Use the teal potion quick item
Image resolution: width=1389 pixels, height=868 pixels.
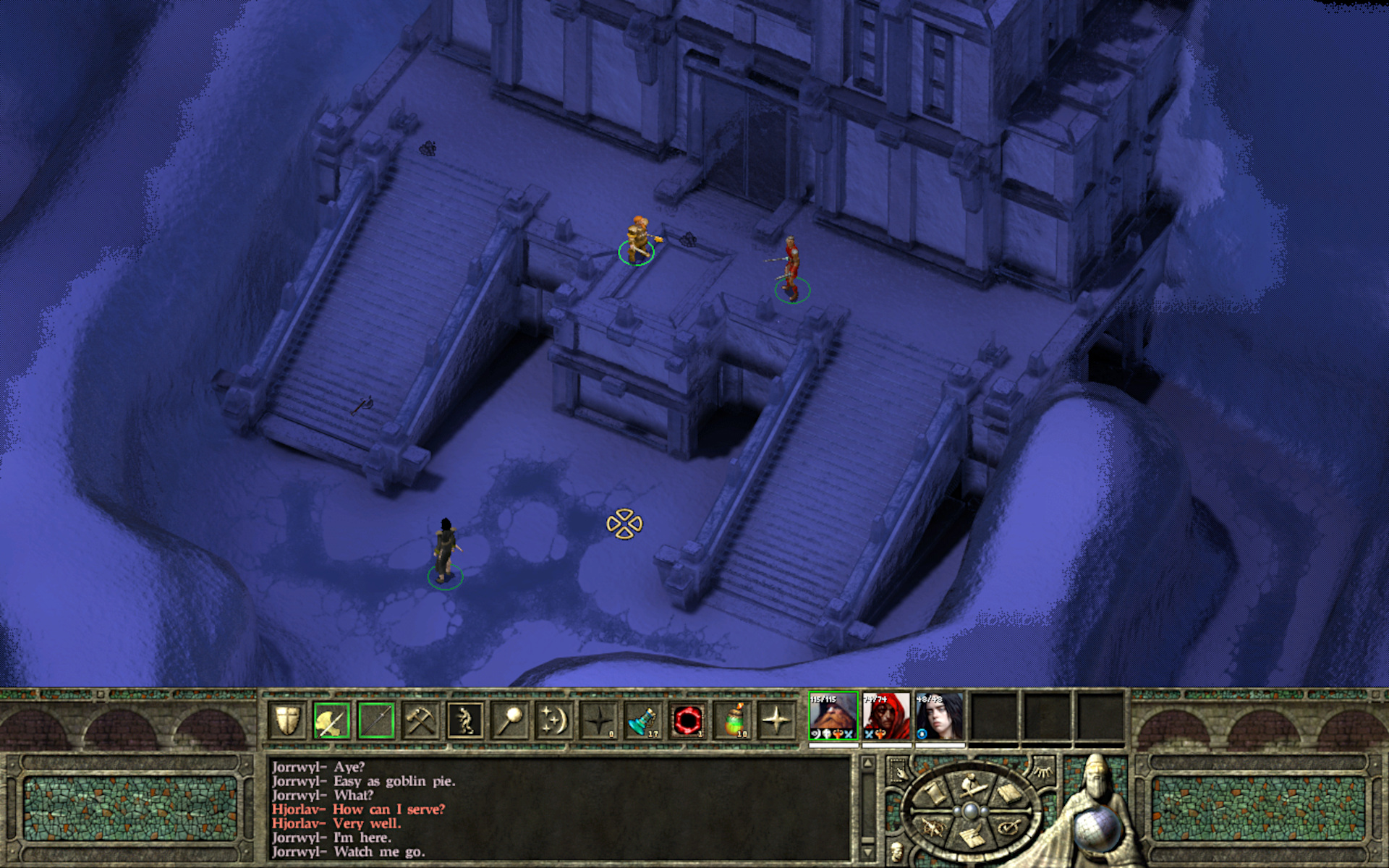click(x=643, y=720)
